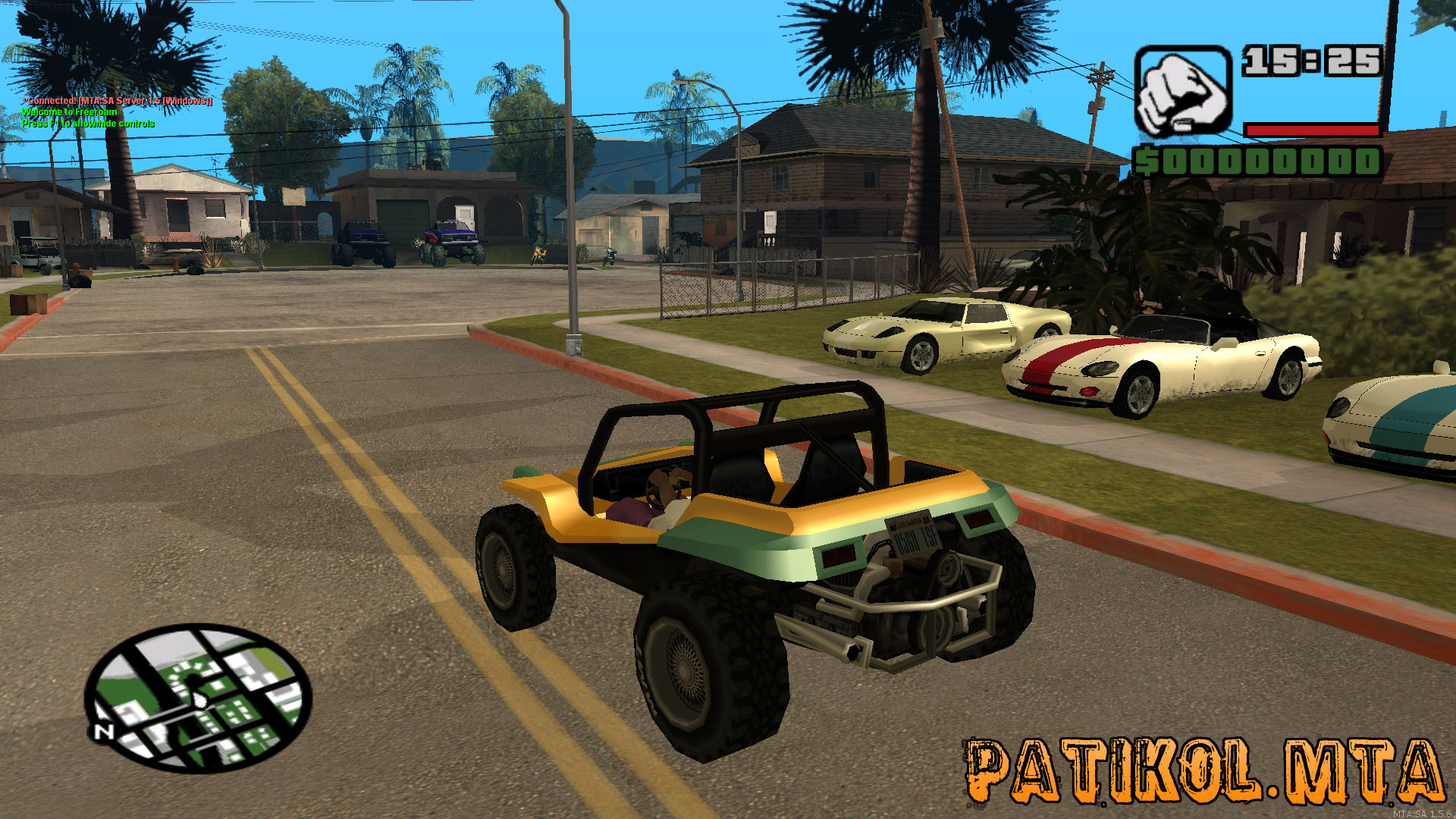Open the circular radar minimap
The height and width of the screenshot is (819, 1456).
[x=199, y=698]
